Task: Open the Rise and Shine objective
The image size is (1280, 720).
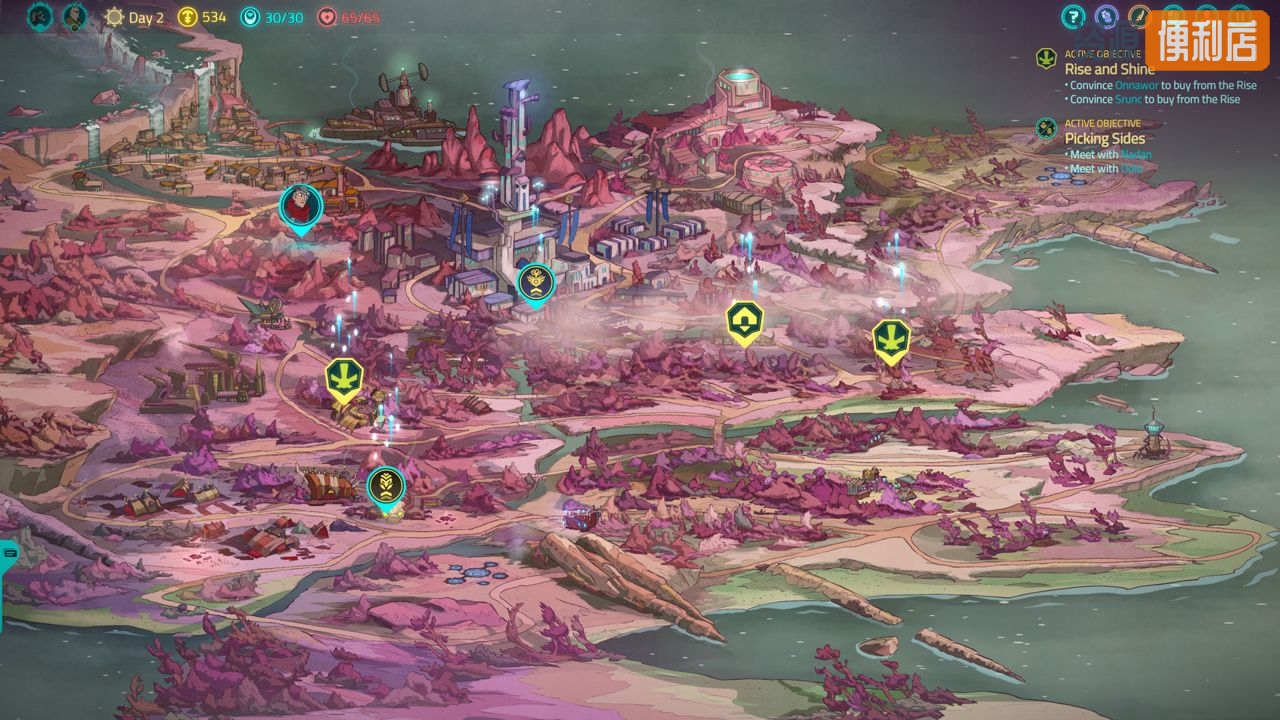Action: 1109,69
